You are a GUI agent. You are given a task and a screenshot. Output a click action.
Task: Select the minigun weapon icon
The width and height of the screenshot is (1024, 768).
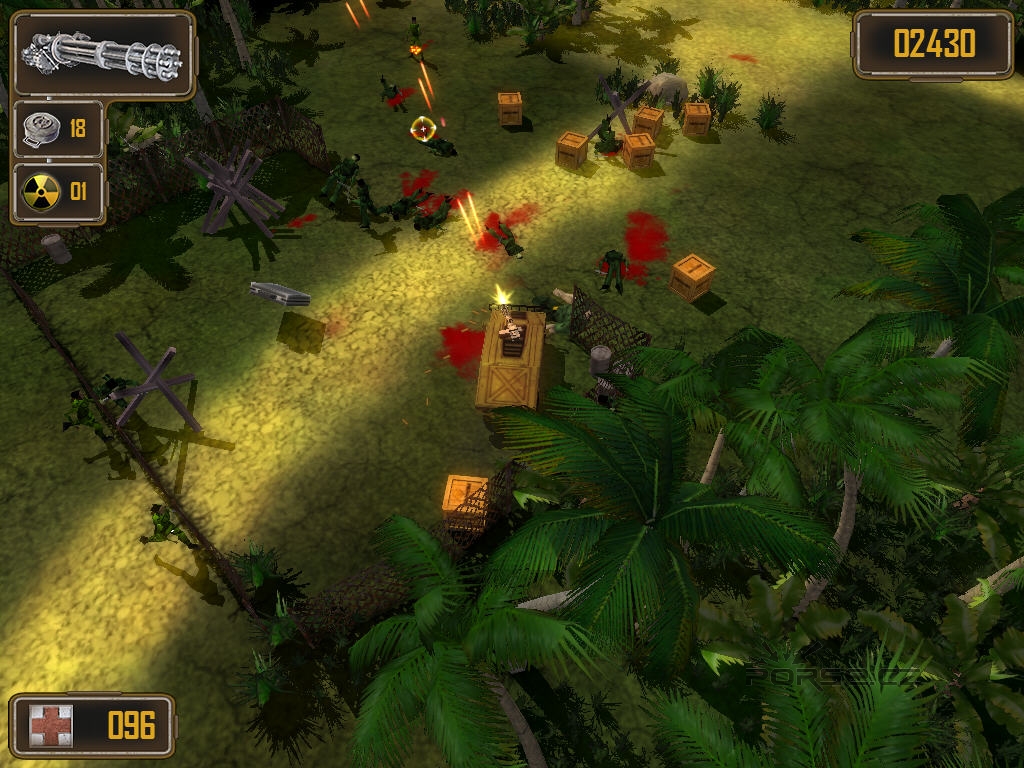point(102,55)
